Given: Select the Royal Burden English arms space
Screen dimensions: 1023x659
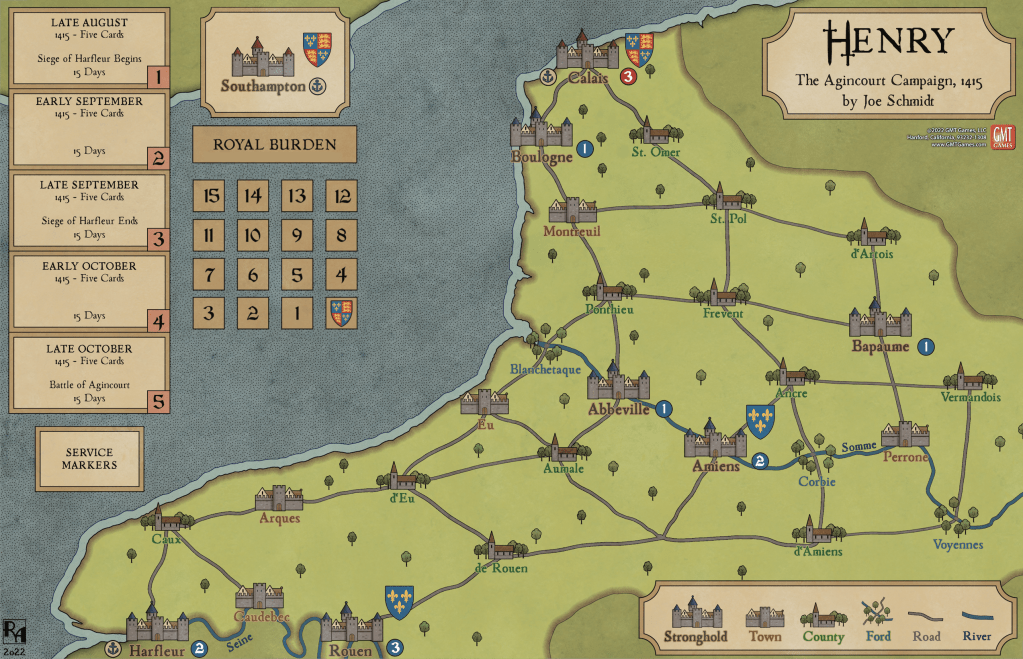Looking at the screenshot, I should (x=341, y=313).
